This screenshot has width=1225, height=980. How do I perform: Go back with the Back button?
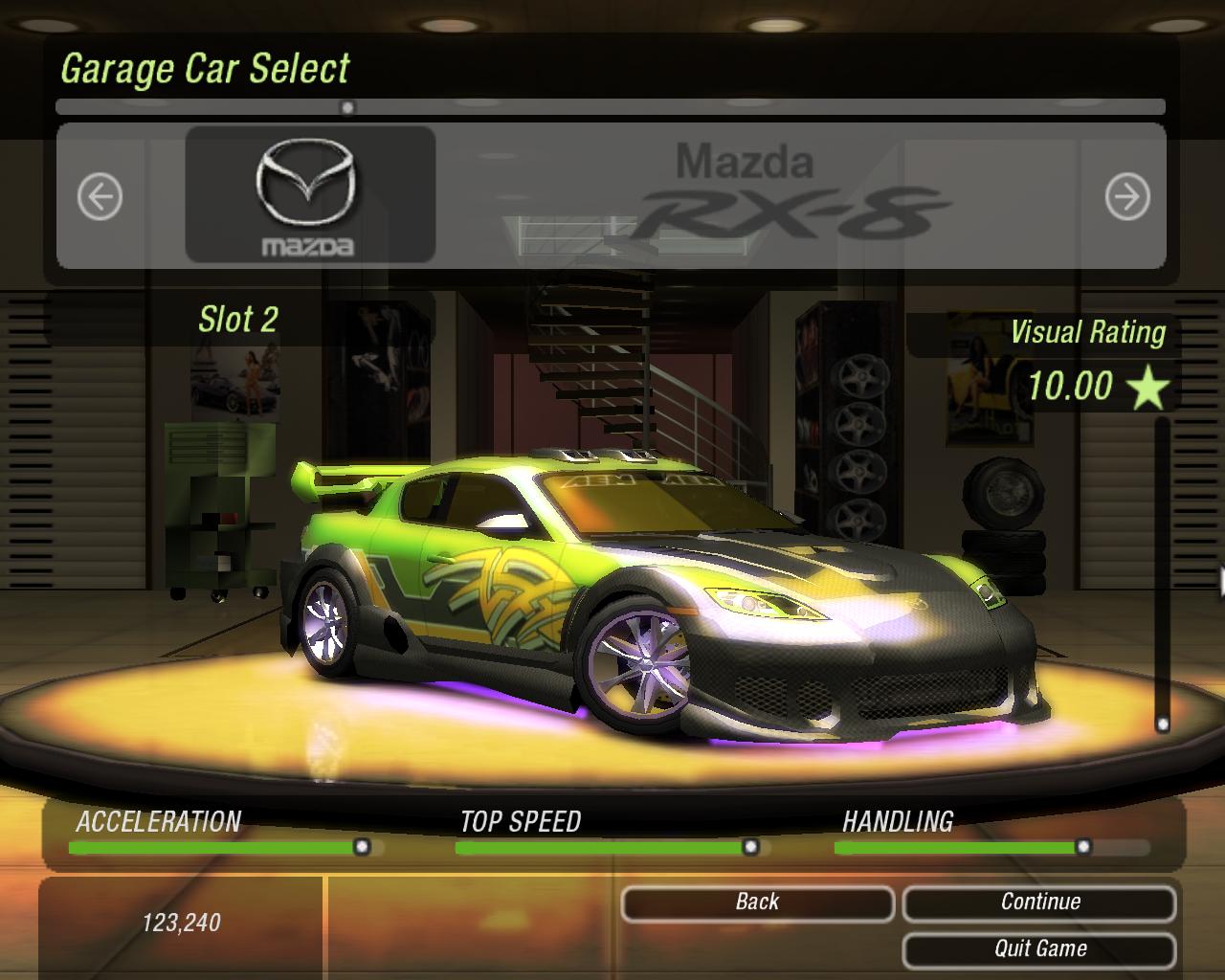click(757, 902)
